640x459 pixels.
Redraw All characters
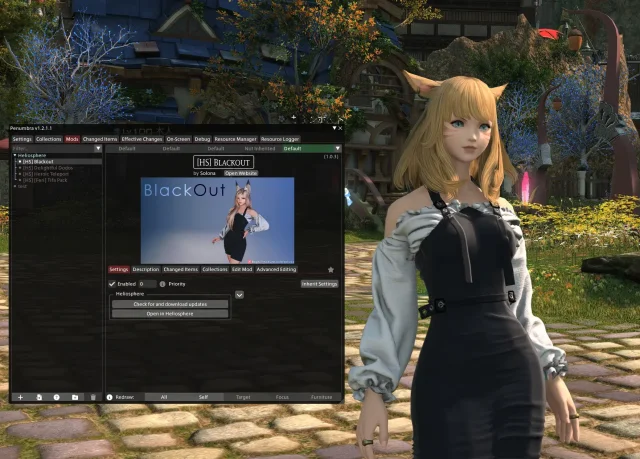pyautogui.click(x=163, y=397)
